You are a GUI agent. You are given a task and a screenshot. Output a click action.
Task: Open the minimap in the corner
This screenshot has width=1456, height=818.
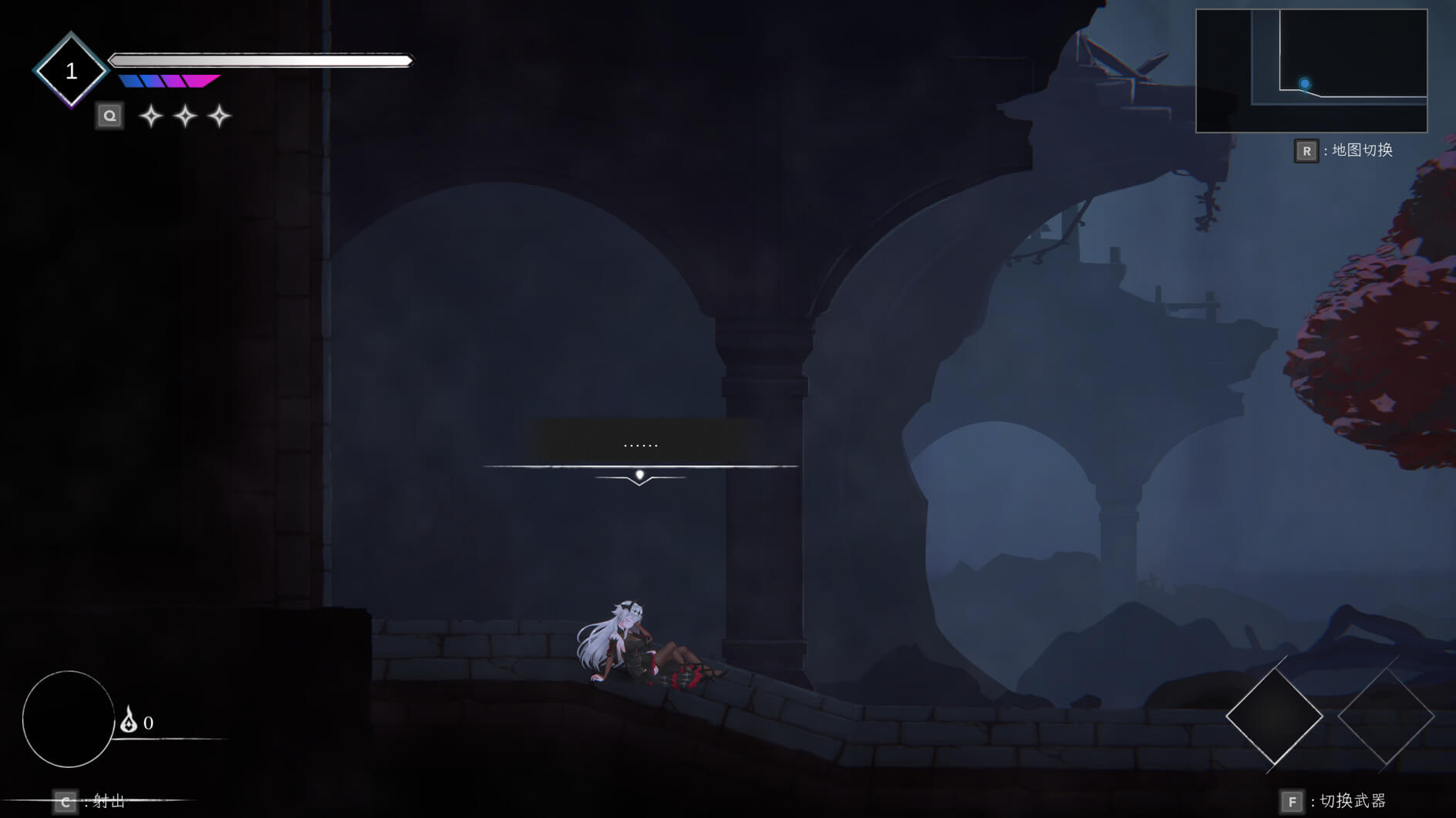coord(1311,71)
